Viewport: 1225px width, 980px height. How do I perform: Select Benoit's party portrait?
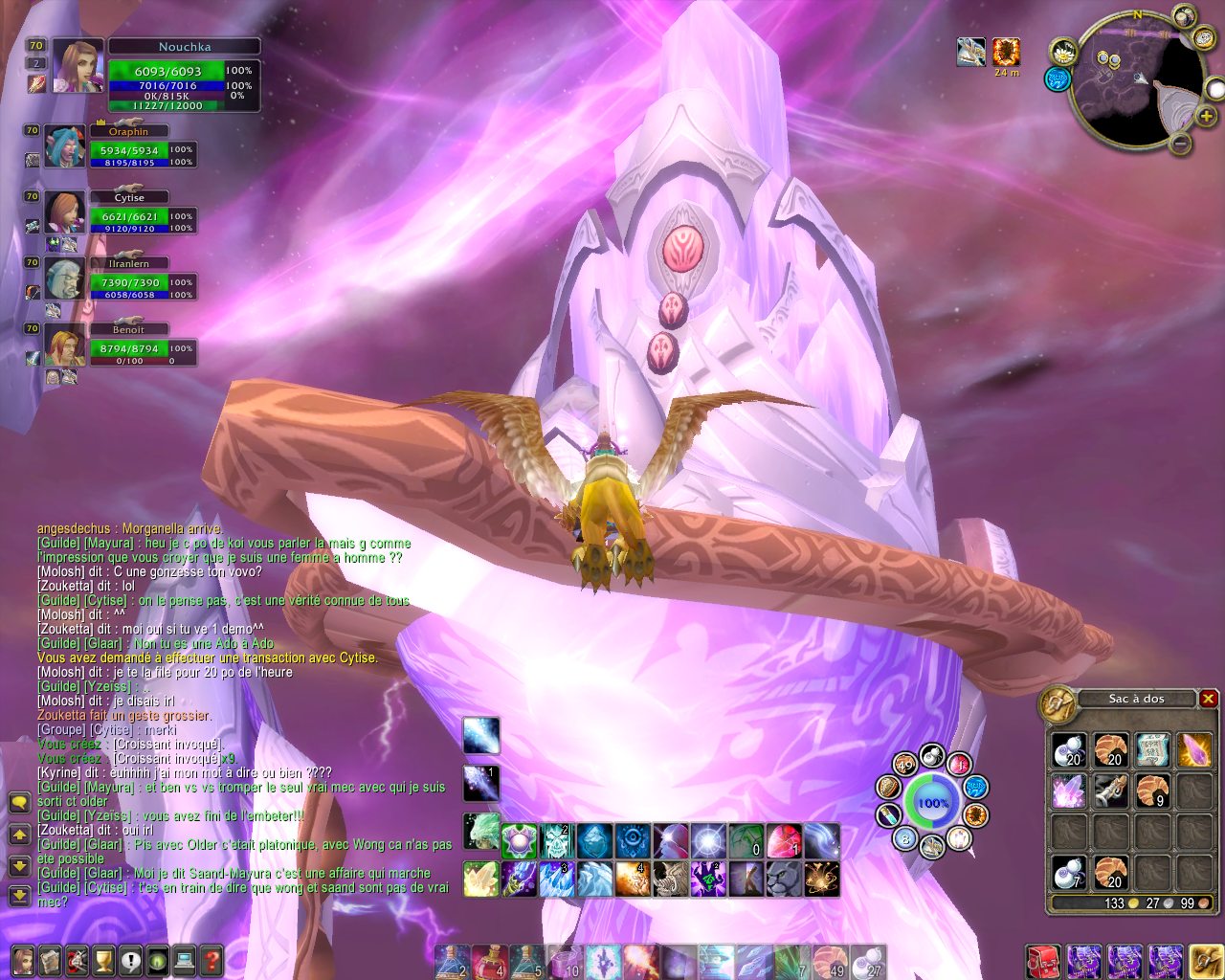pos(65,345)
